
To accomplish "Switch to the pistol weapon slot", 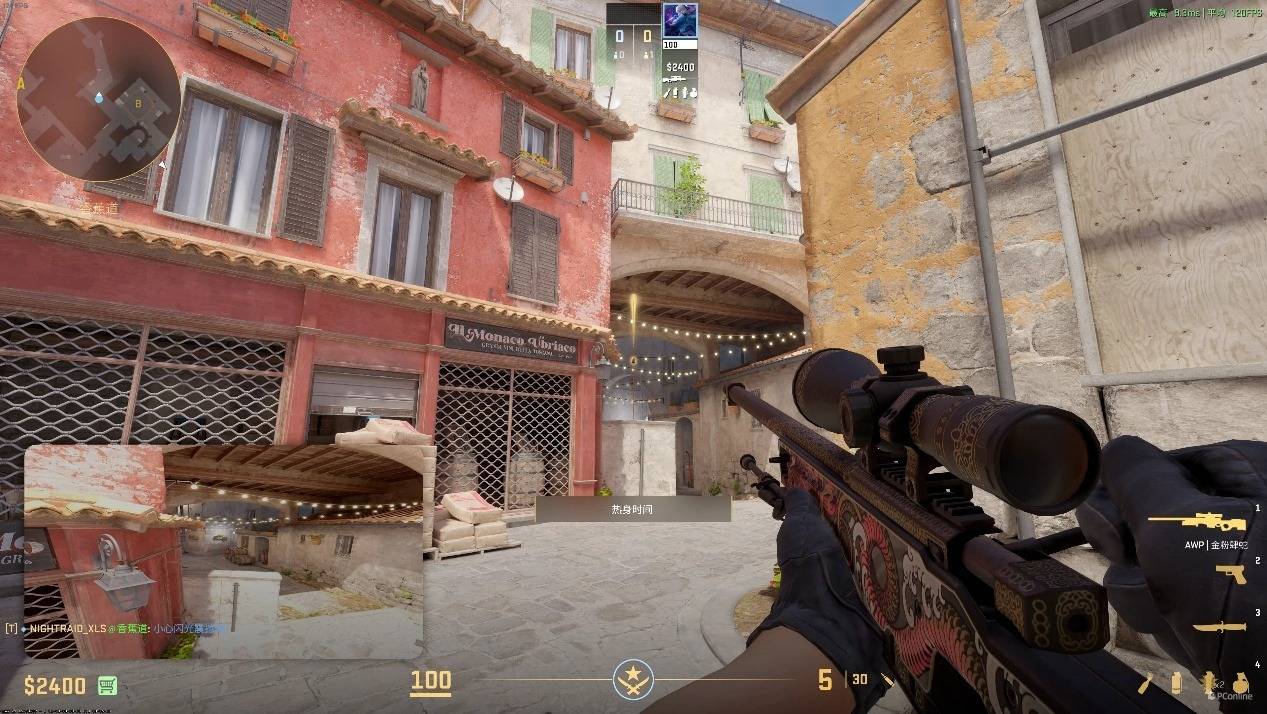I will pyautogui.click(x=1230, y=574).
